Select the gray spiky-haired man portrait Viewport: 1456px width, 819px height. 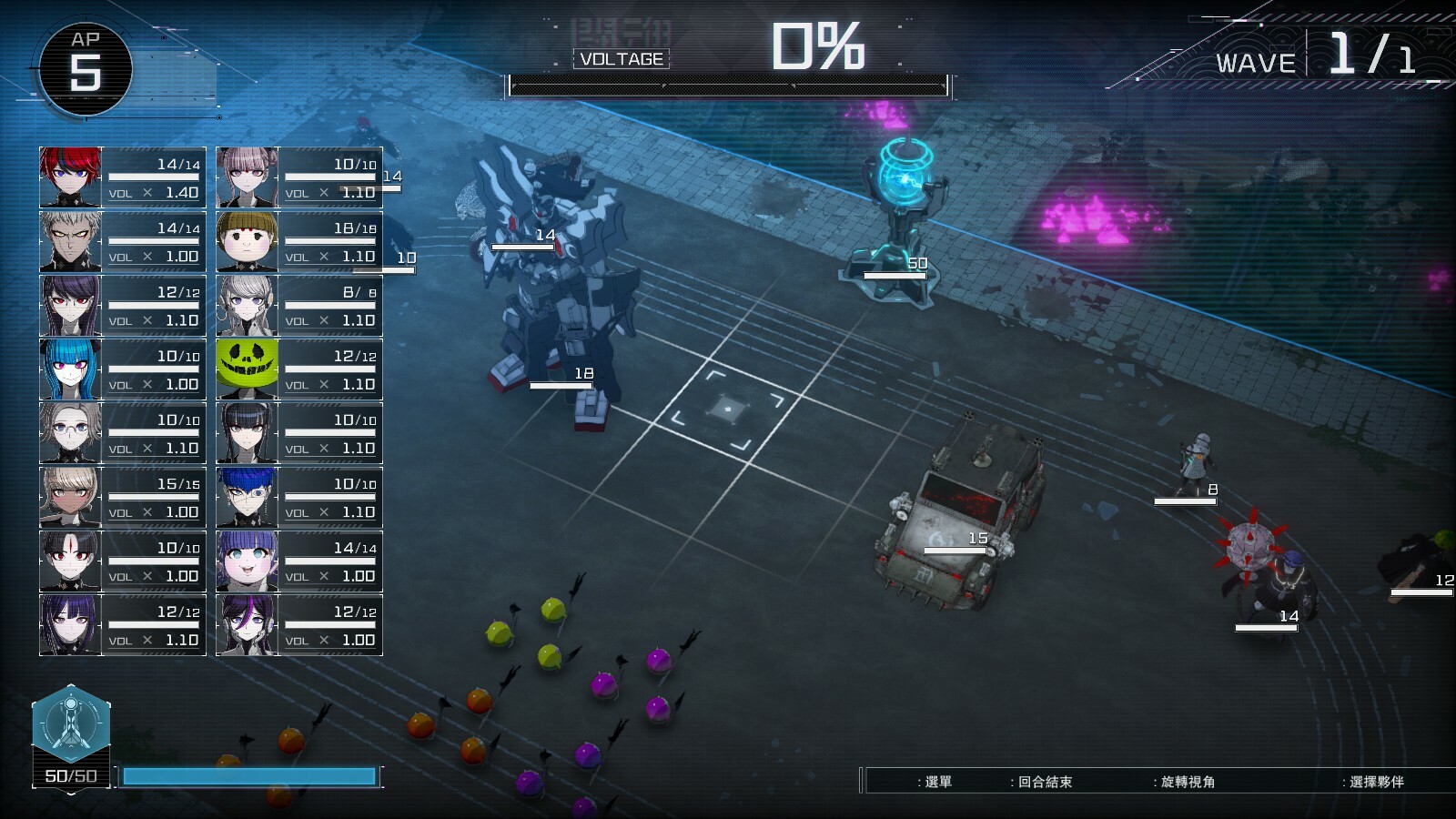click(x=71, y=241)
